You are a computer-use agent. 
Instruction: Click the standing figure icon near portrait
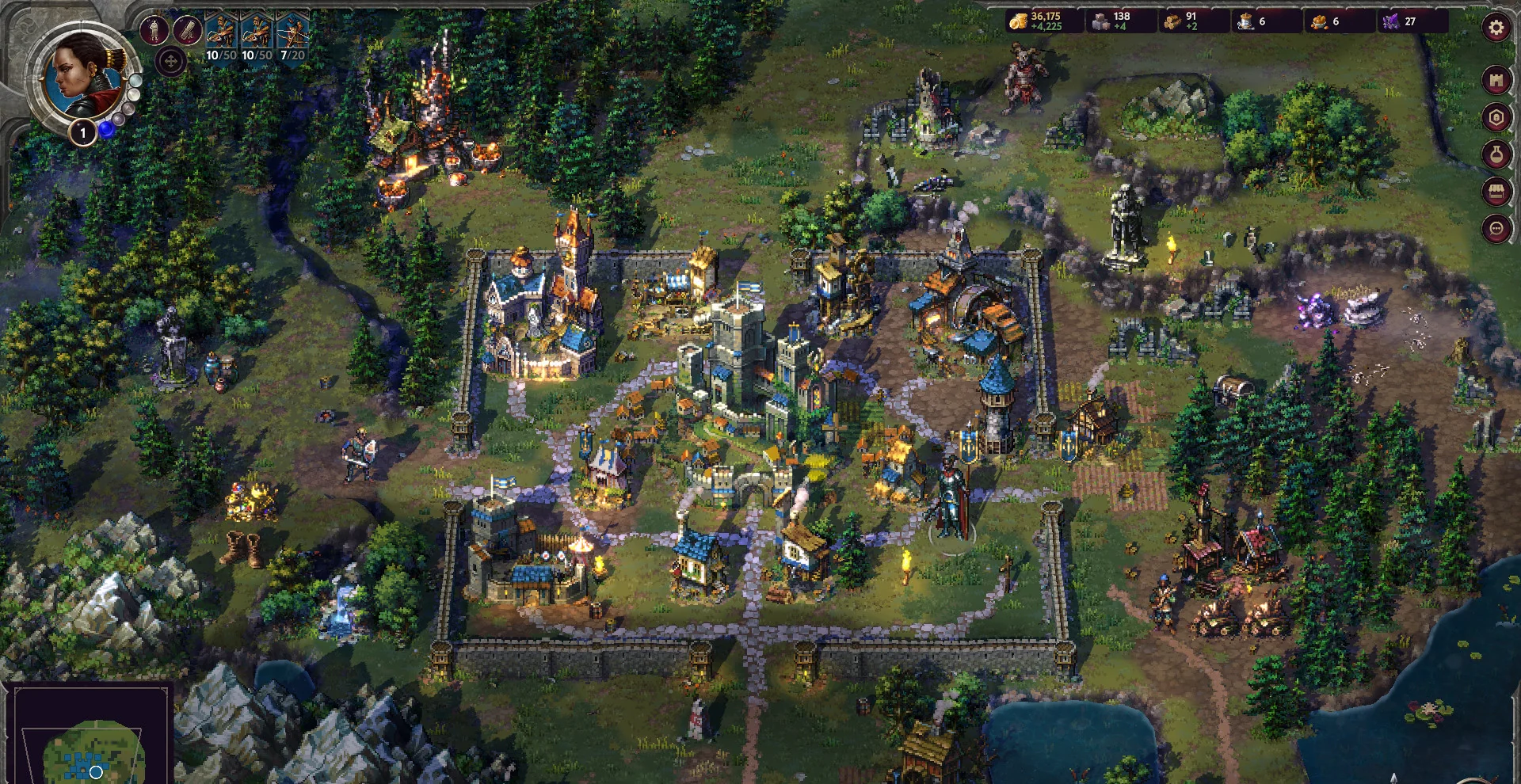tap(154, 31)
